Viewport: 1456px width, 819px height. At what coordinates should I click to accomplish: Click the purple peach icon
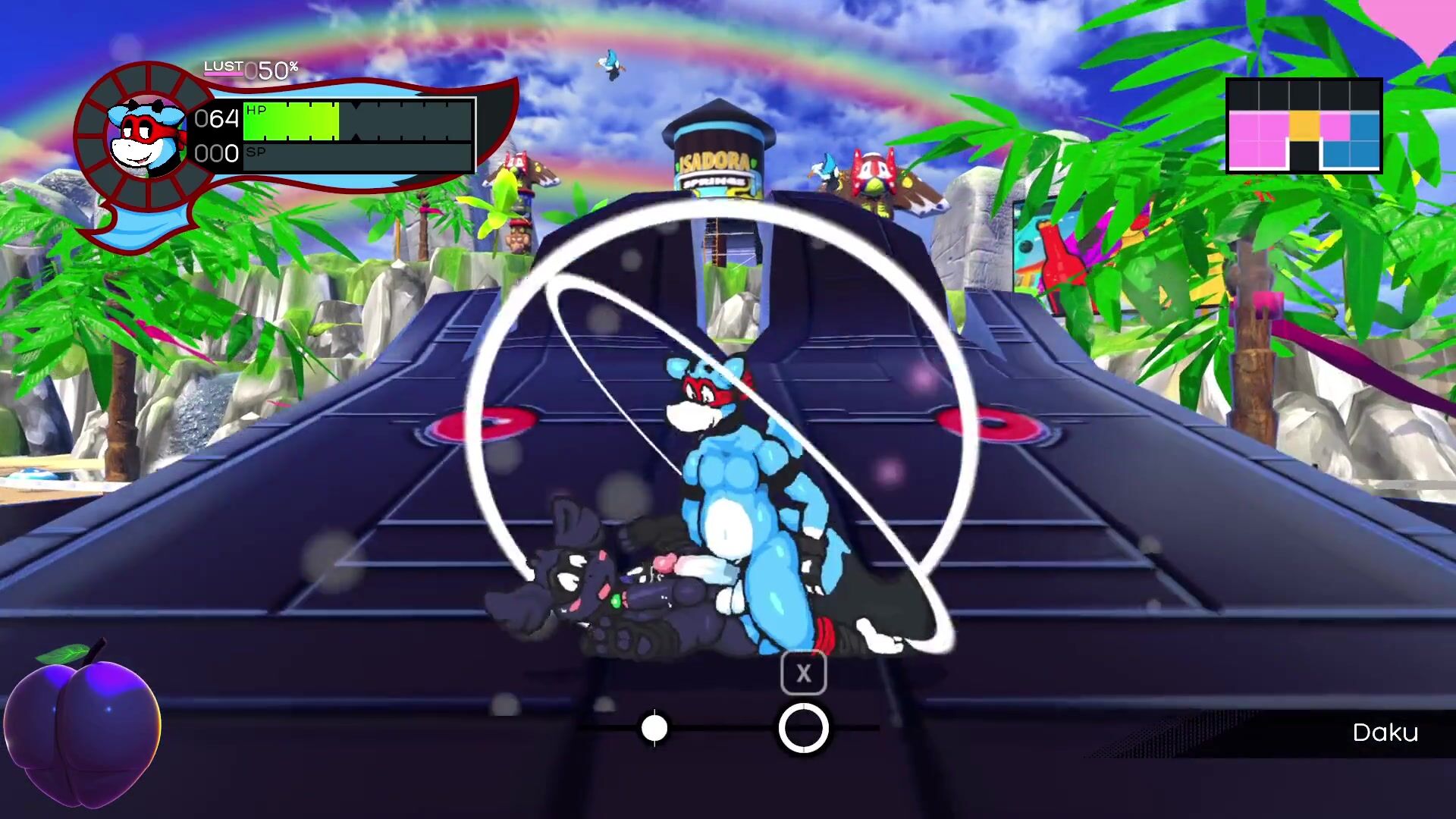pos(82,724)
